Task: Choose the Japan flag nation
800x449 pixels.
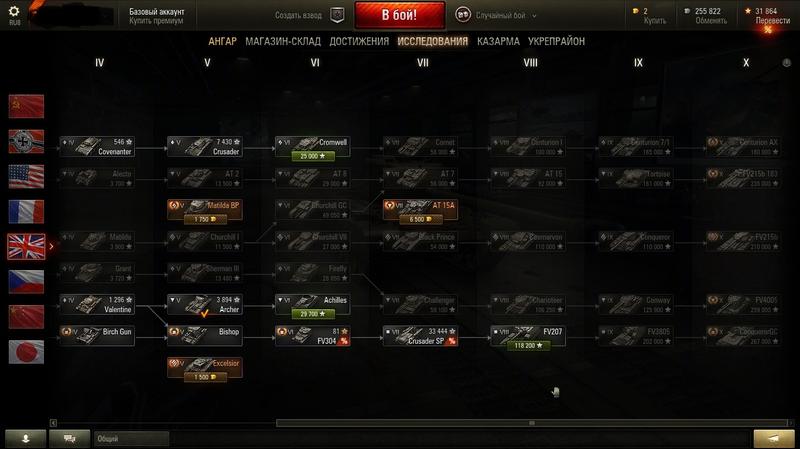Action: [26, 351]
